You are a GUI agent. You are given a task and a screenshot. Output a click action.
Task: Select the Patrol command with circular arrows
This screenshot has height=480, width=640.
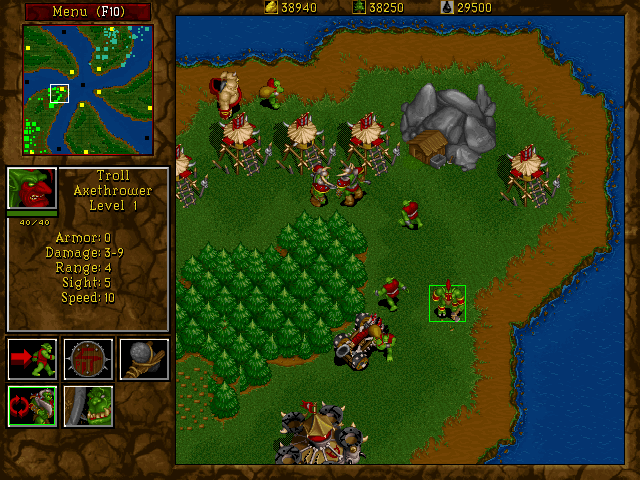pos(32,406)
